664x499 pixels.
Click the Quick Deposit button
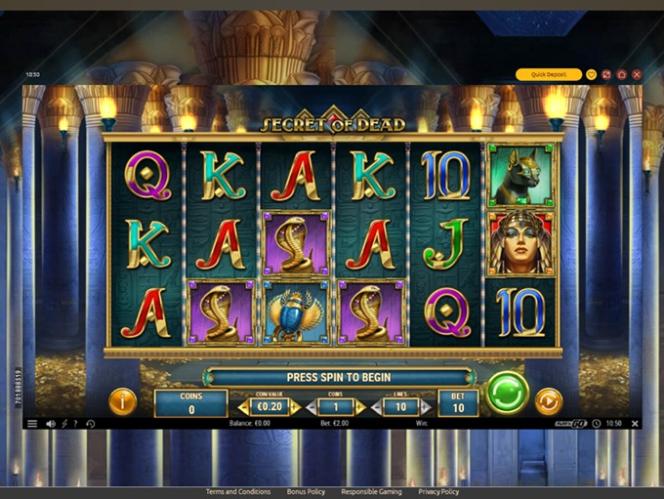[548, 74]
